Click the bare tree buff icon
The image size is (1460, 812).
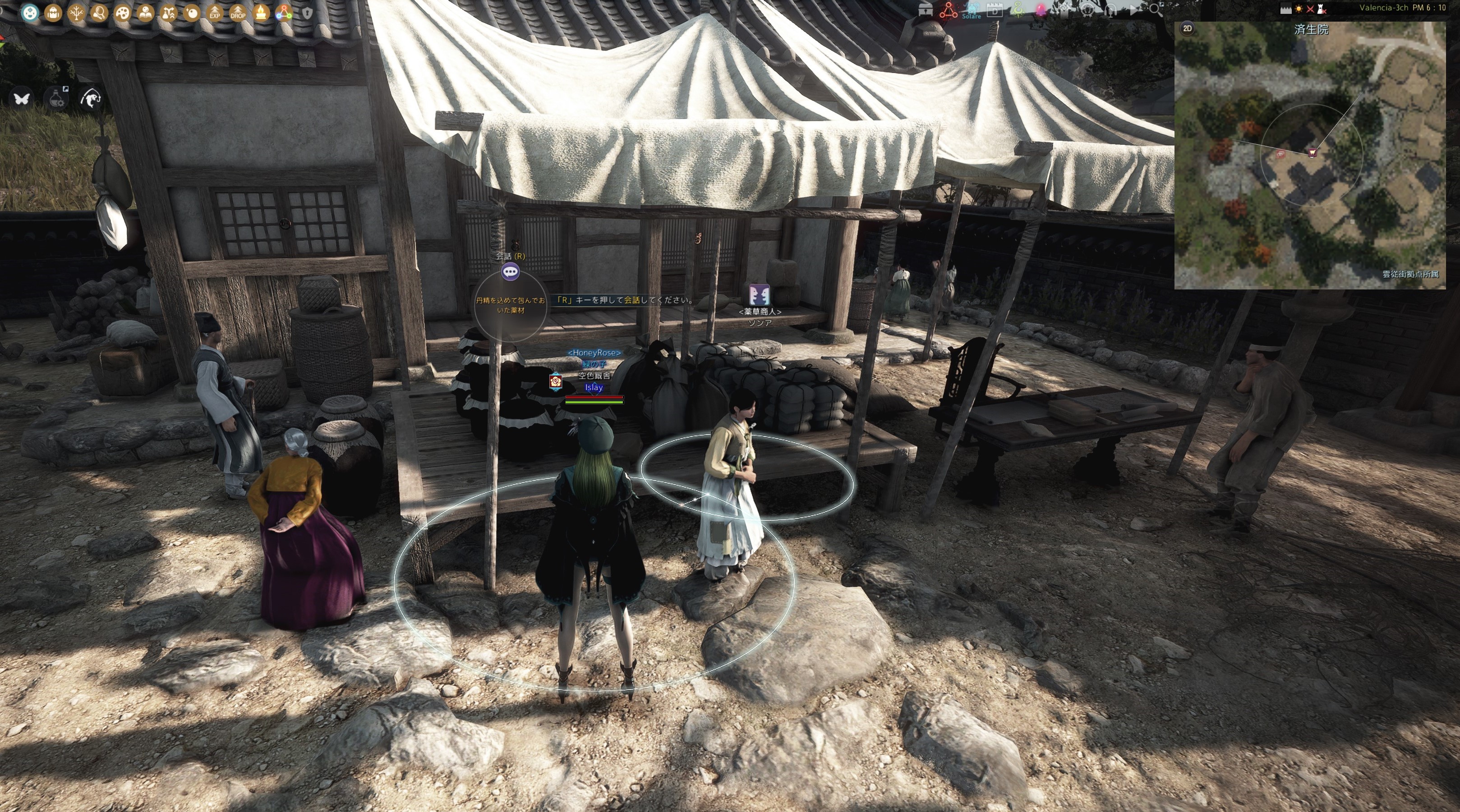pos(76,13)
